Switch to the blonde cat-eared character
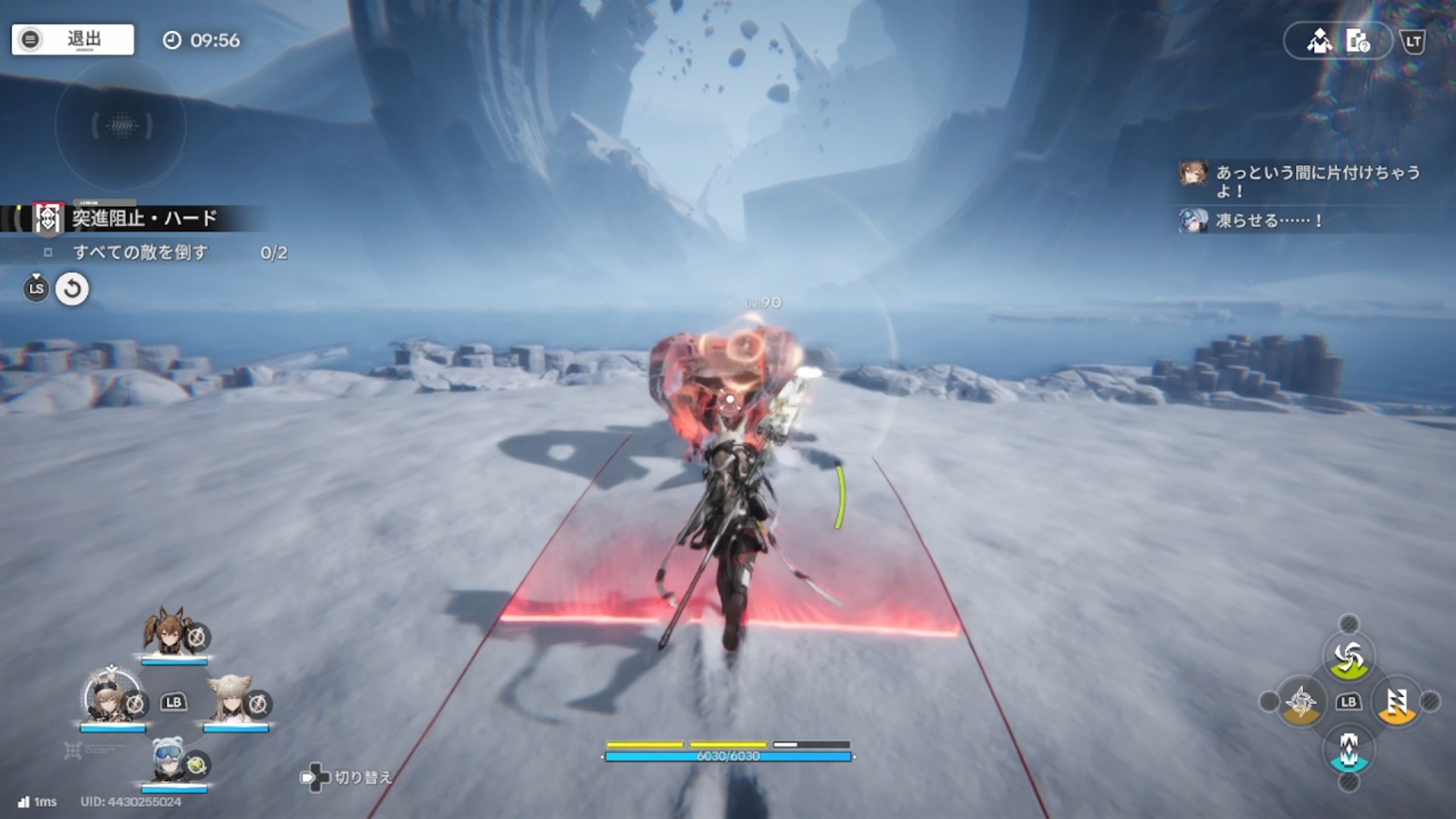1456x819 pixels. coord(230,698)
